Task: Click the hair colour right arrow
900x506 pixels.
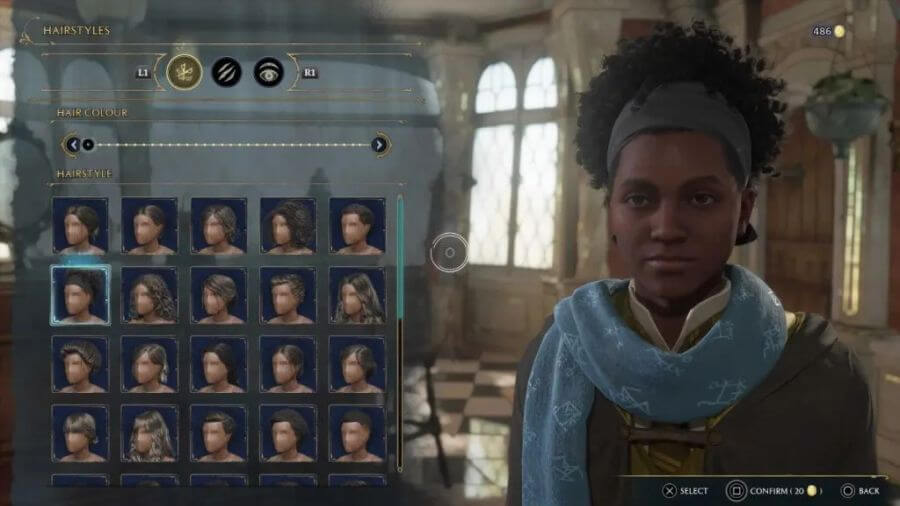Action: (380, 145)
